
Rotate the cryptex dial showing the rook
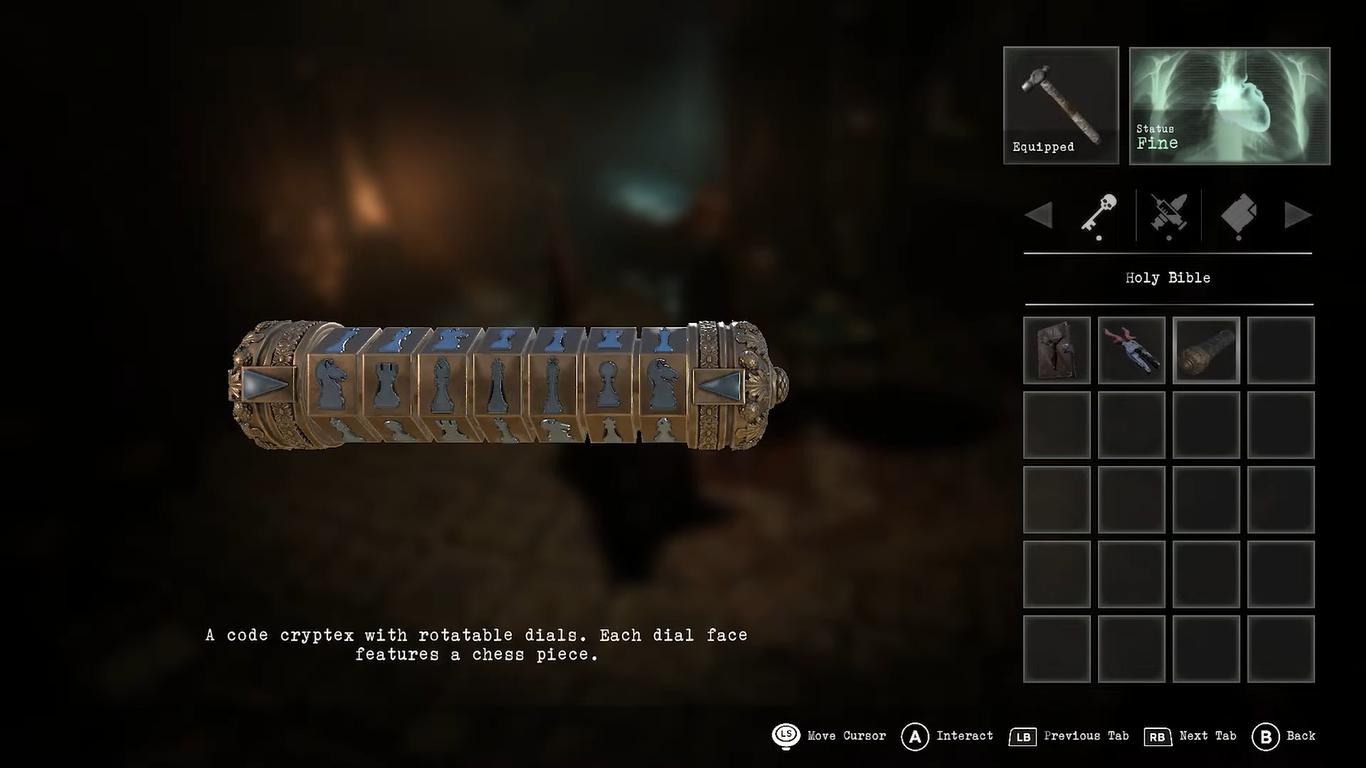point(388,384)
